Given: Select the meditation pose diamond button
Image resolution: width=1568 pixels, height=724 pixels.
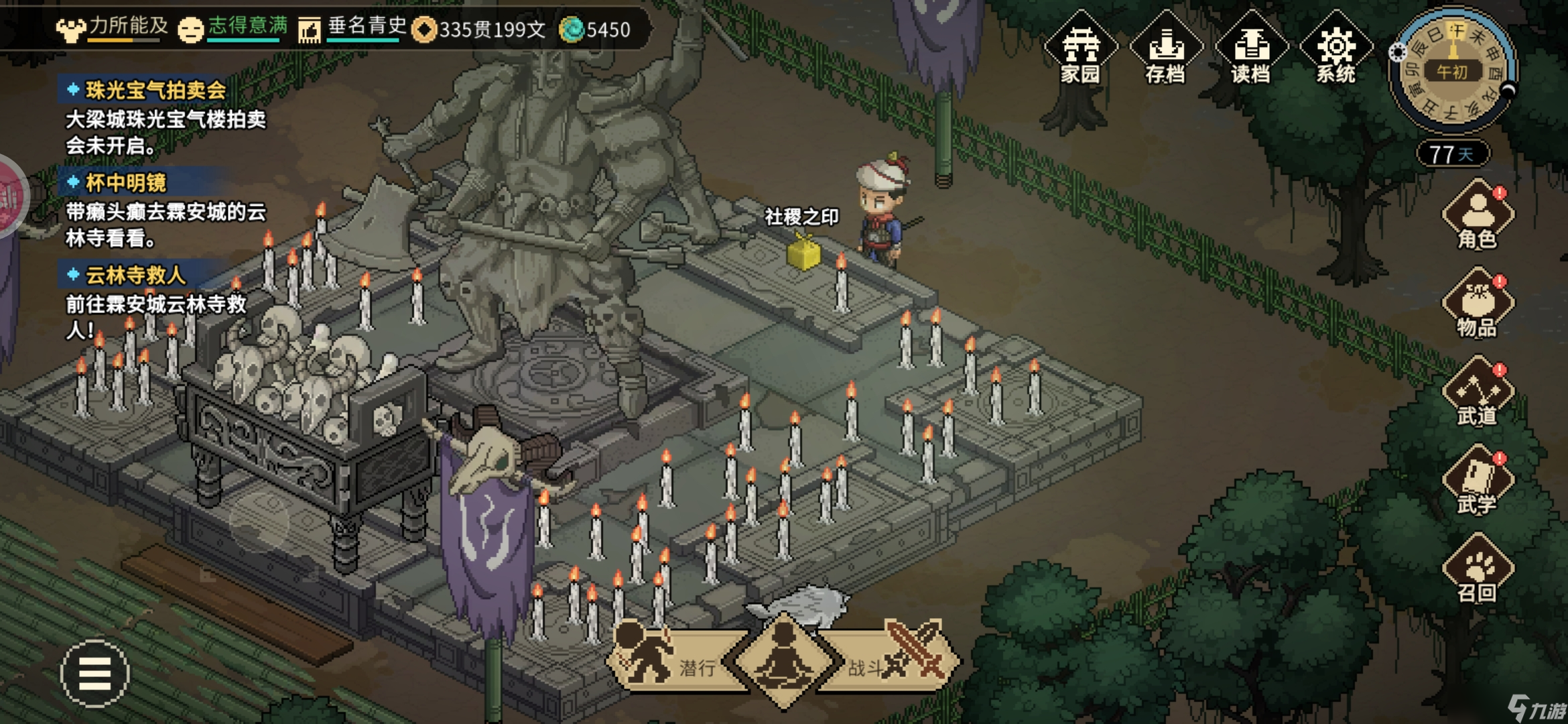Looking at the screenshot, I should pos(784,660).
